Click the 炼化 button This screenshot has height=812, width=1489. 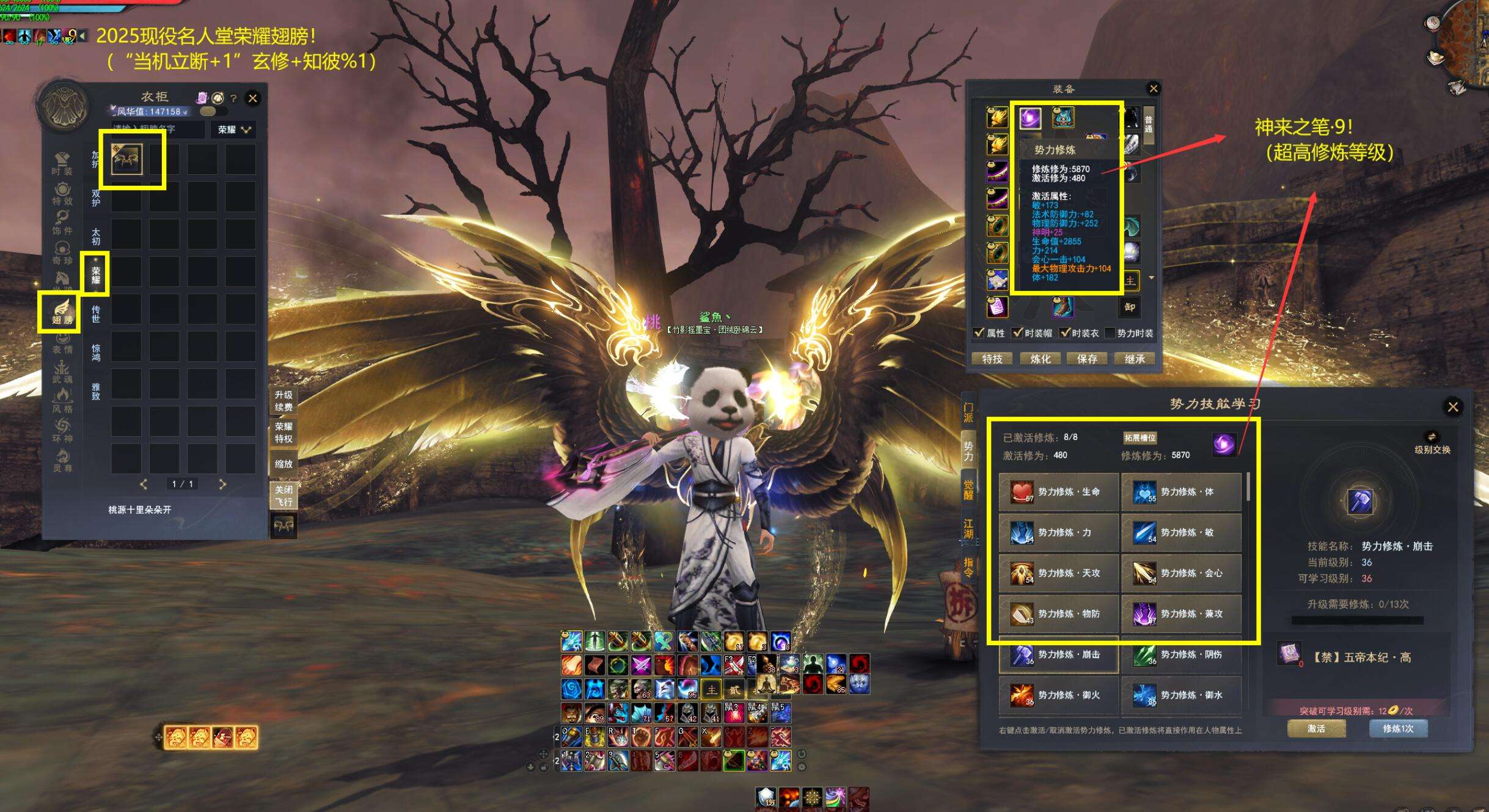[x=1040, y=359]
